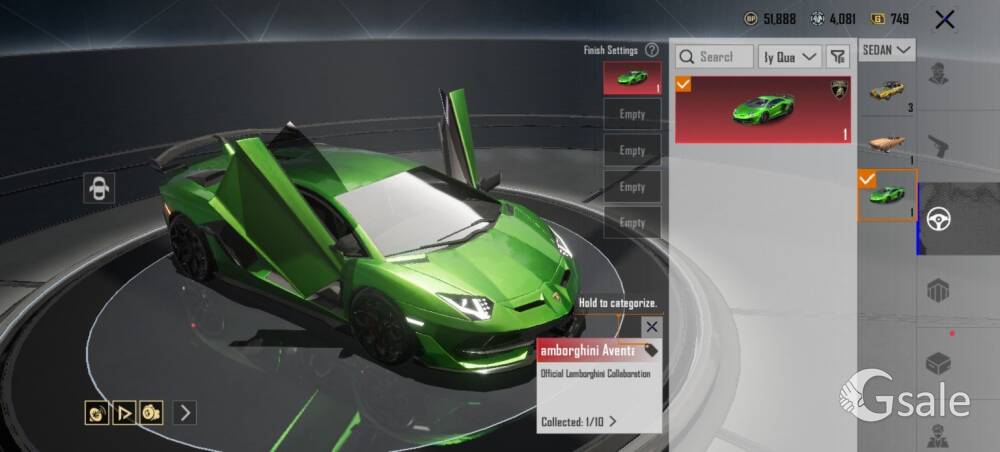
Task: Choose the yellow sedan skin thumbnail
Action: pos(888,91)
